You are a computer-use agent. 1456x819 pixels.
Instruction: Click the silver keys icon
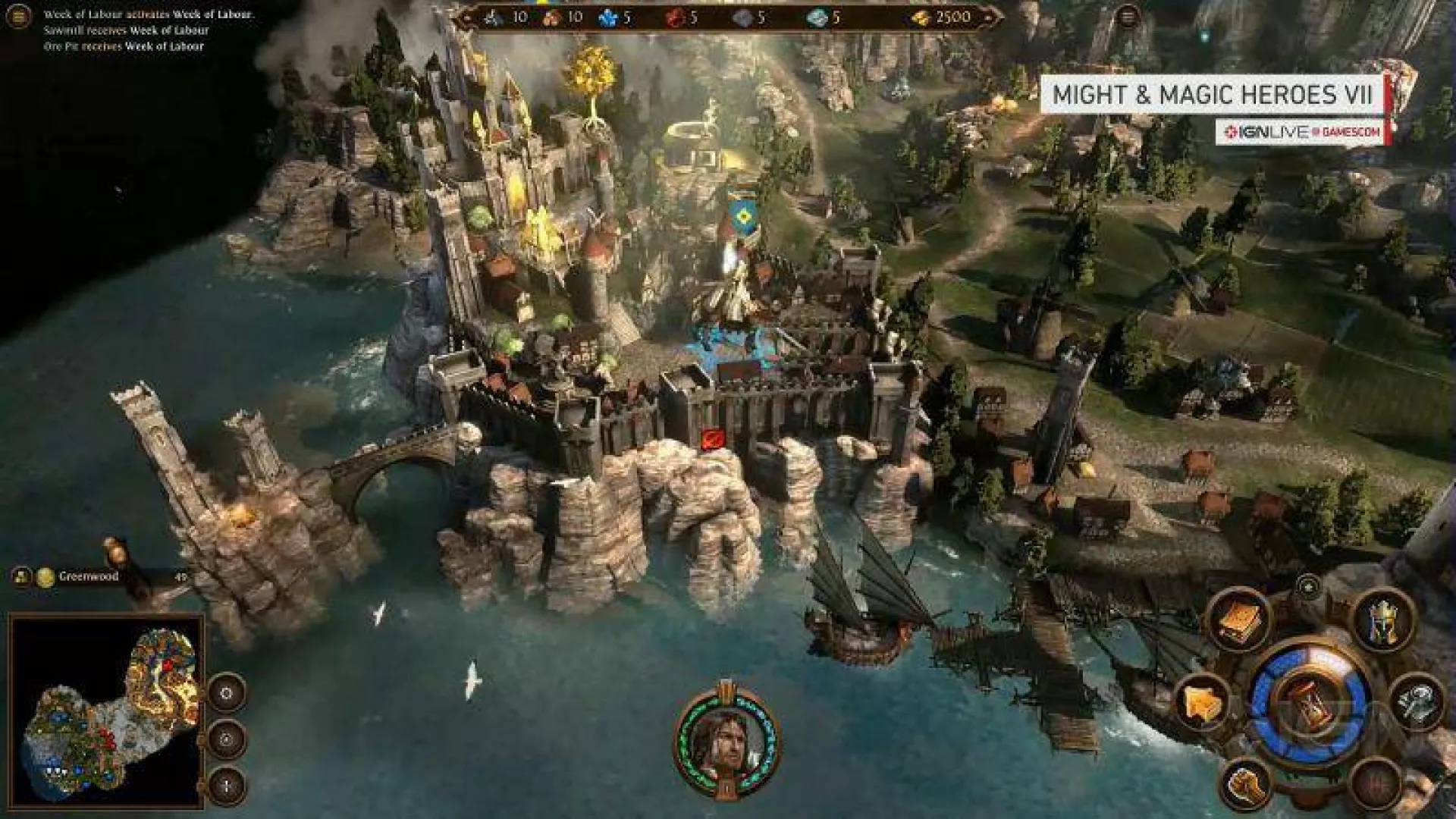click(1417, 702)
